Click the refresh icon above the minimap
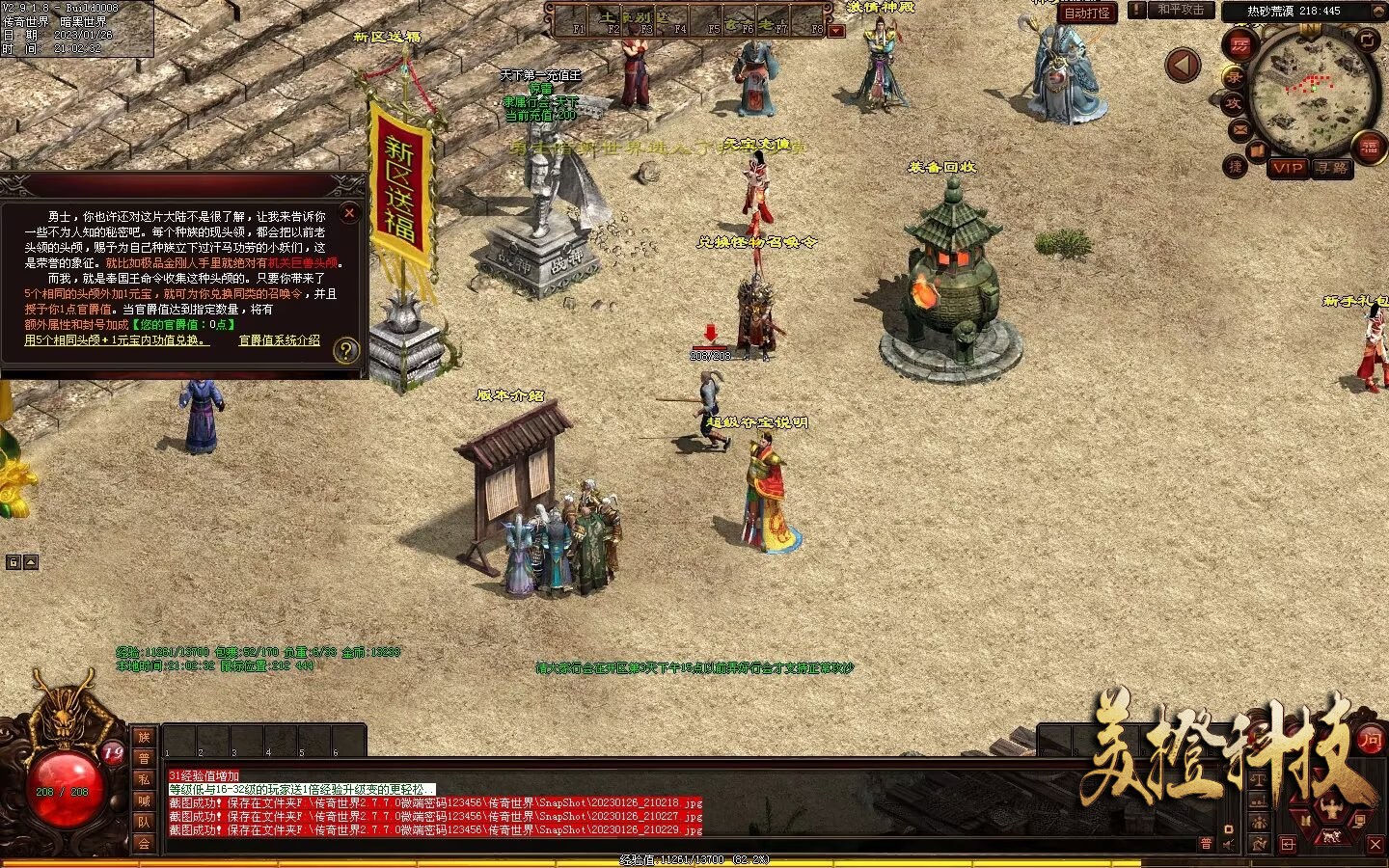The width and height of the screenshot is (1389, 868). point(1368,41)
